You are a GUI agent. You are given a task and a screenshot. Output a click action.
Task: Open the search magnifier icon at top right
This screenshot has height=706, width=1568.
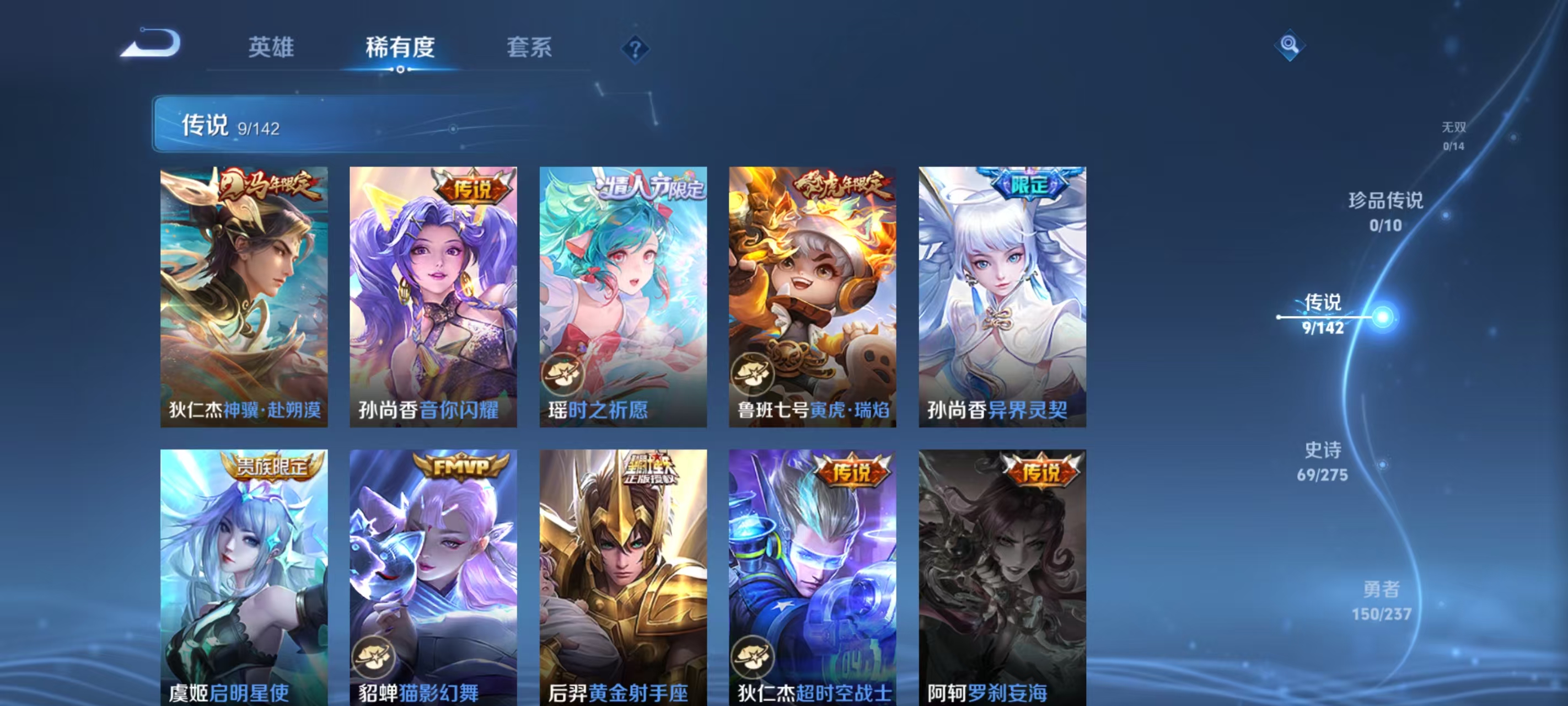[x=1291, y=45]
